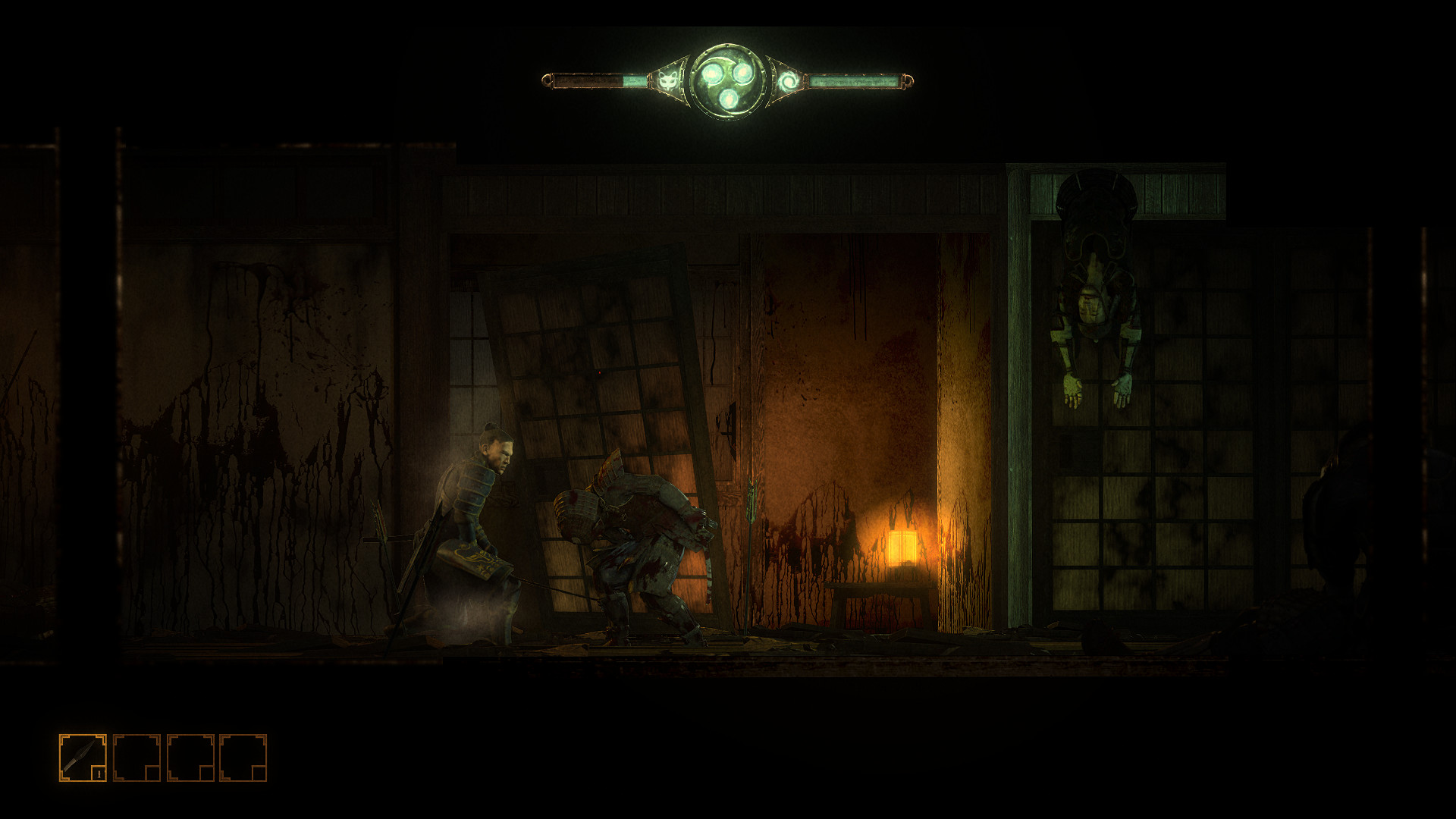Select the fox mask ability icon
1456x819 pixels.
tap(667, 80)
